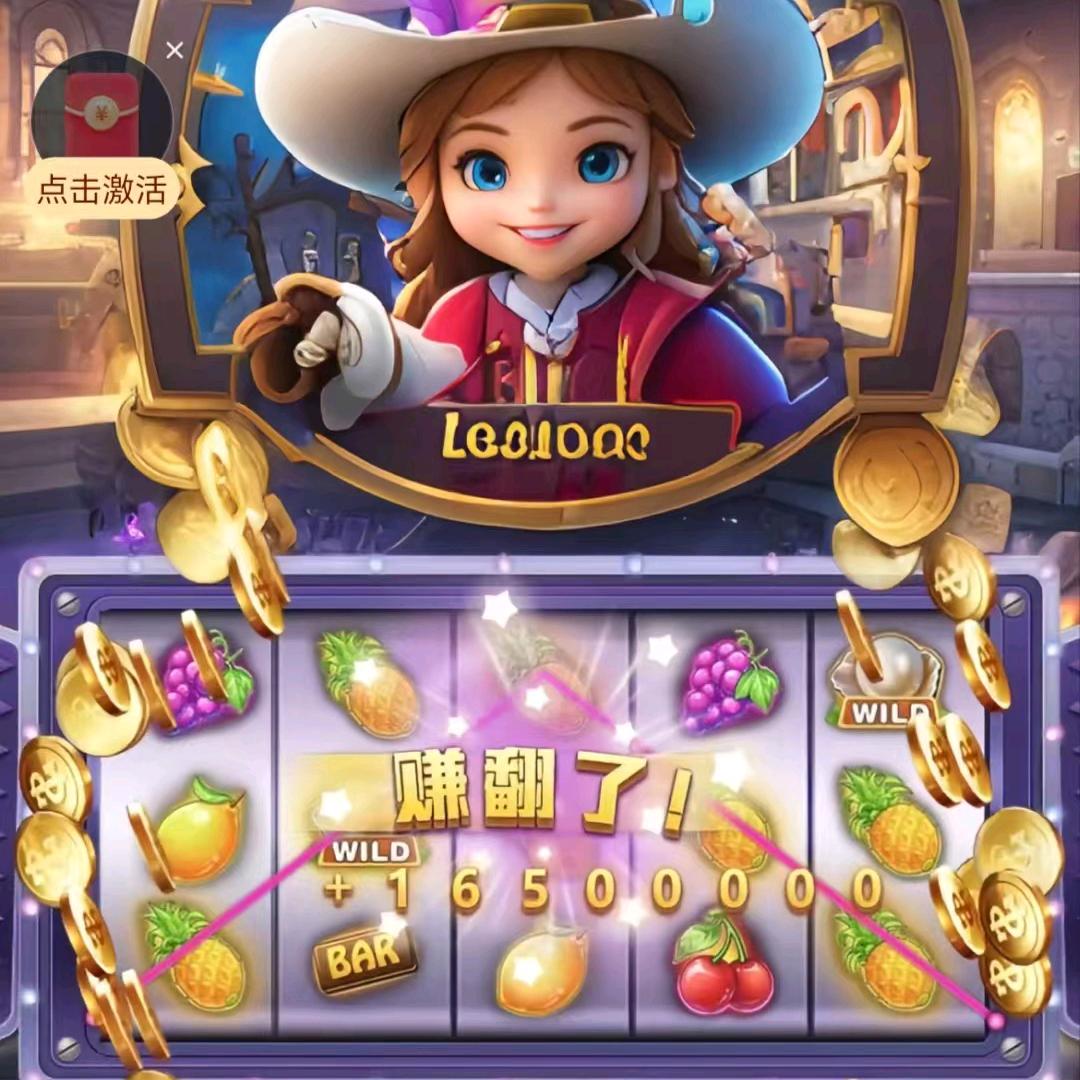Close the red envelope popup with X
Screen dimensions: 1080x1080
tap(175, 50)
